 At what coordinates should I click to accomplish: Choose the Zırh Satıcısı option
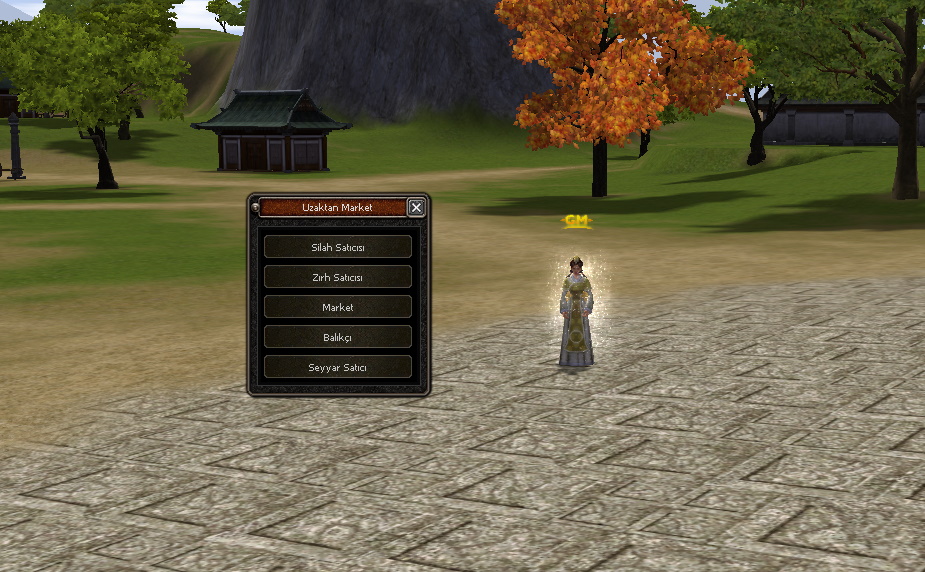coord(338,277)
